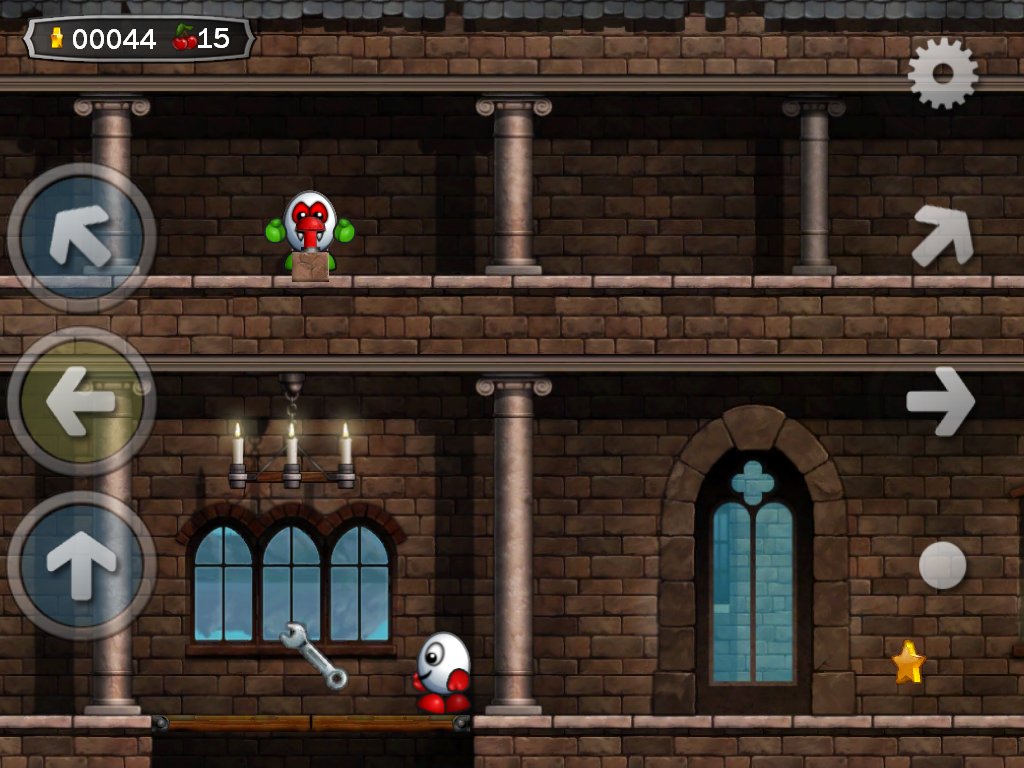
Task: Open the gear settings menu
Action: [x=942, y=74]
